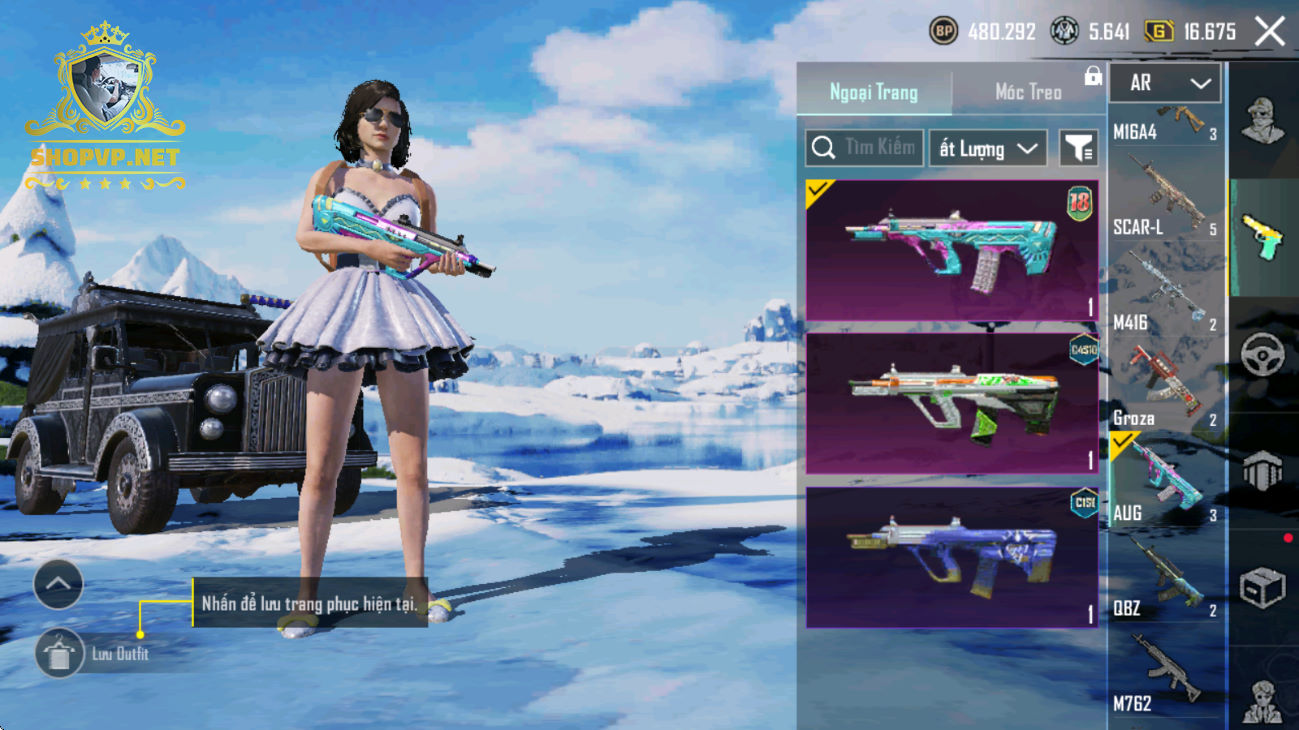
Task: Open the quality sort dropdown
Action: pyautogui.click(x=987, y=149)
